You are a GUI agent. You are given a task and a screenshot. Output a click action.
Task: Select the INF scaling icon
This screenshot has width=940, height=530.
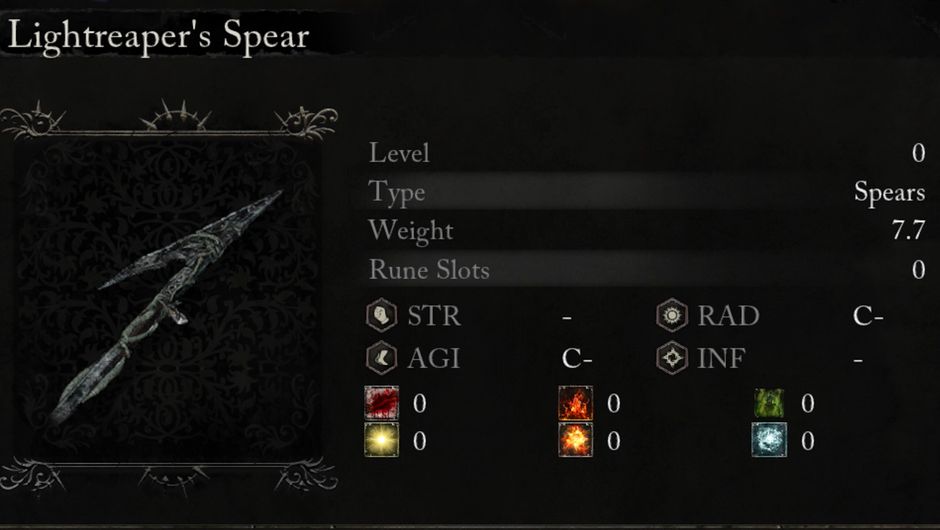[x=672, y=357]
